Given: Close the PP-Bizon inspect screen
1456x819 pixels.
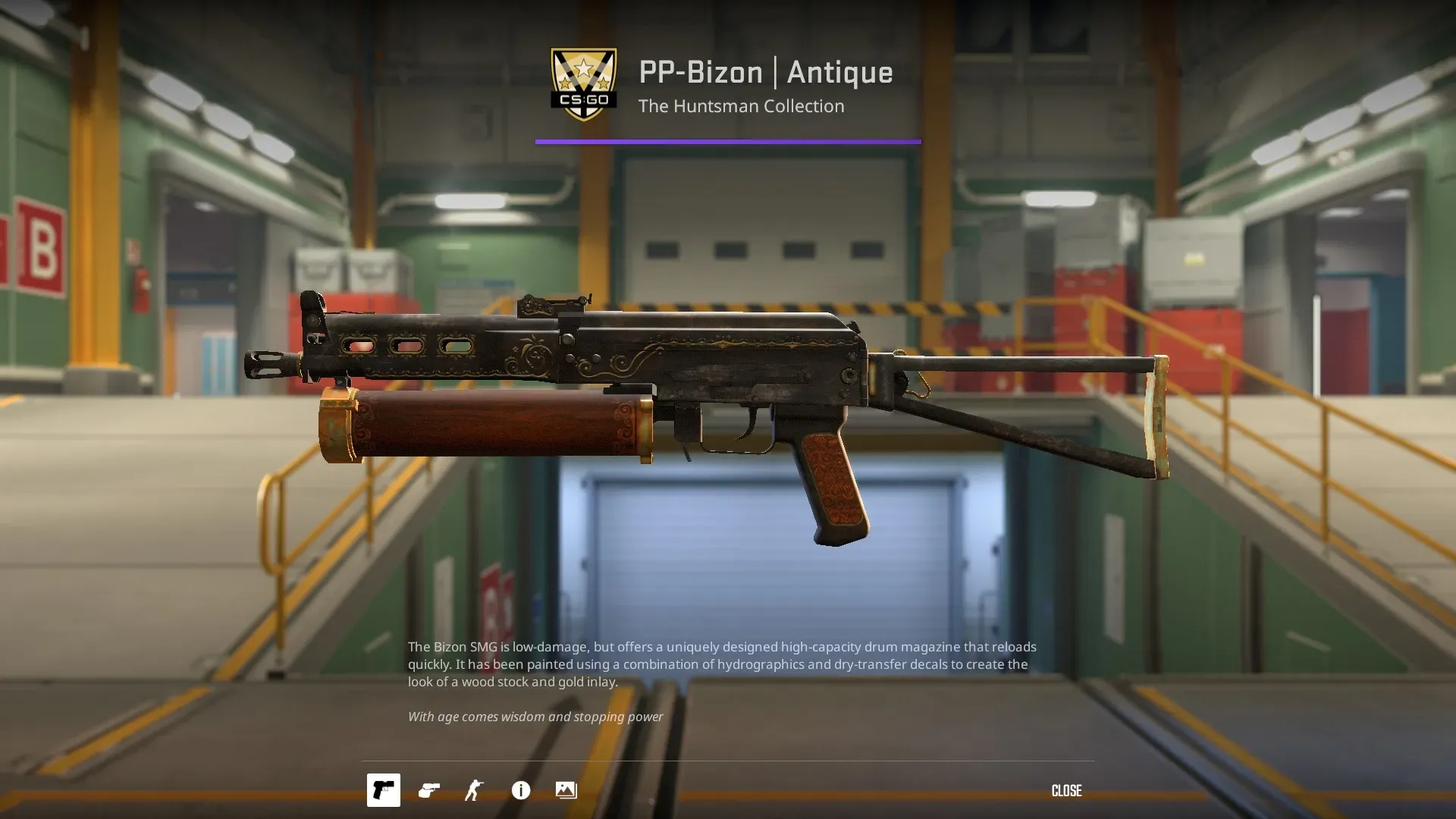Looking at the screenshot, I should pyautogui.click(x=1066, y=791).
